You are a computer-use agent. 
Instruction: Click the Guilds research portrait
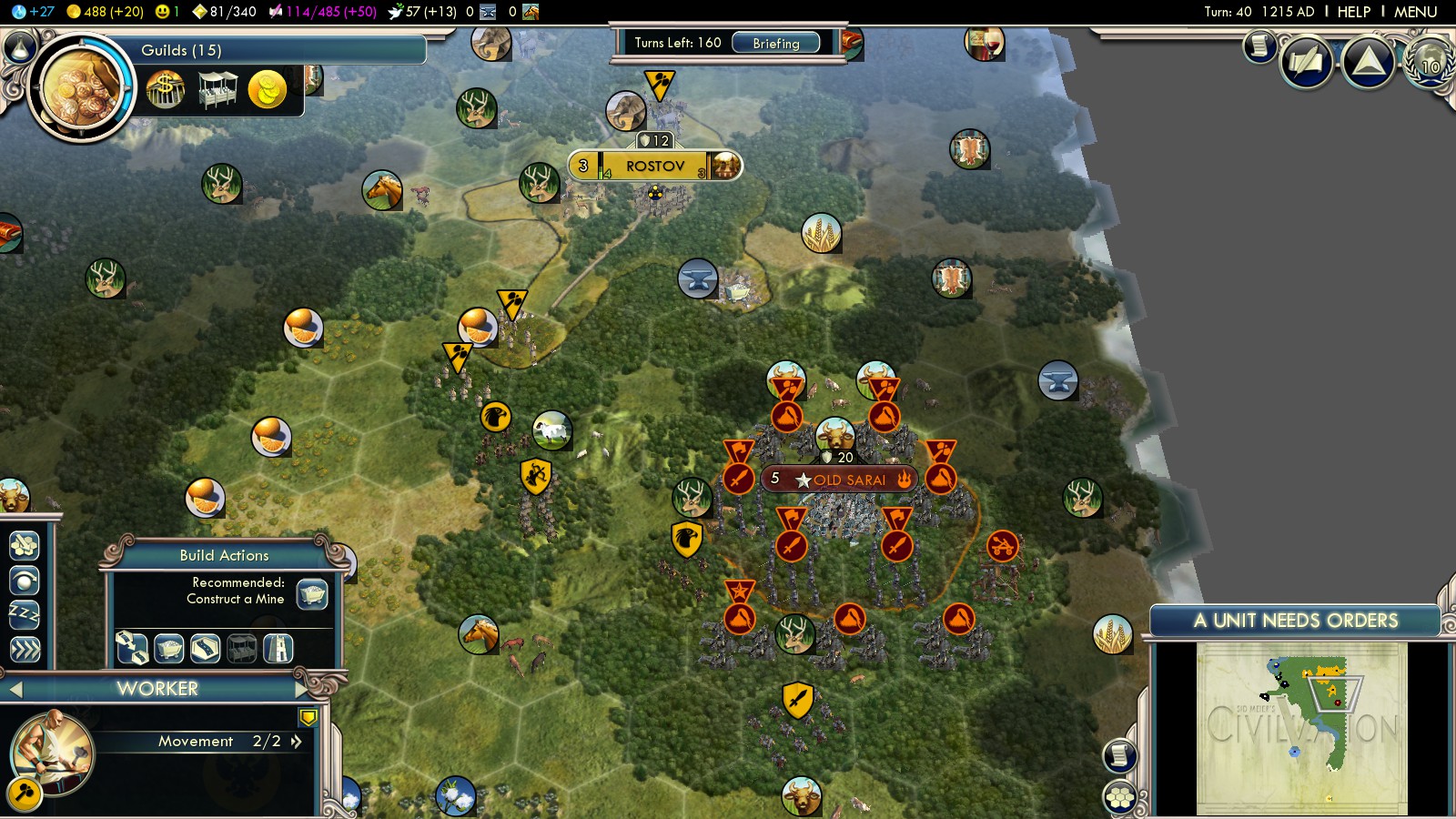[80, 89]
